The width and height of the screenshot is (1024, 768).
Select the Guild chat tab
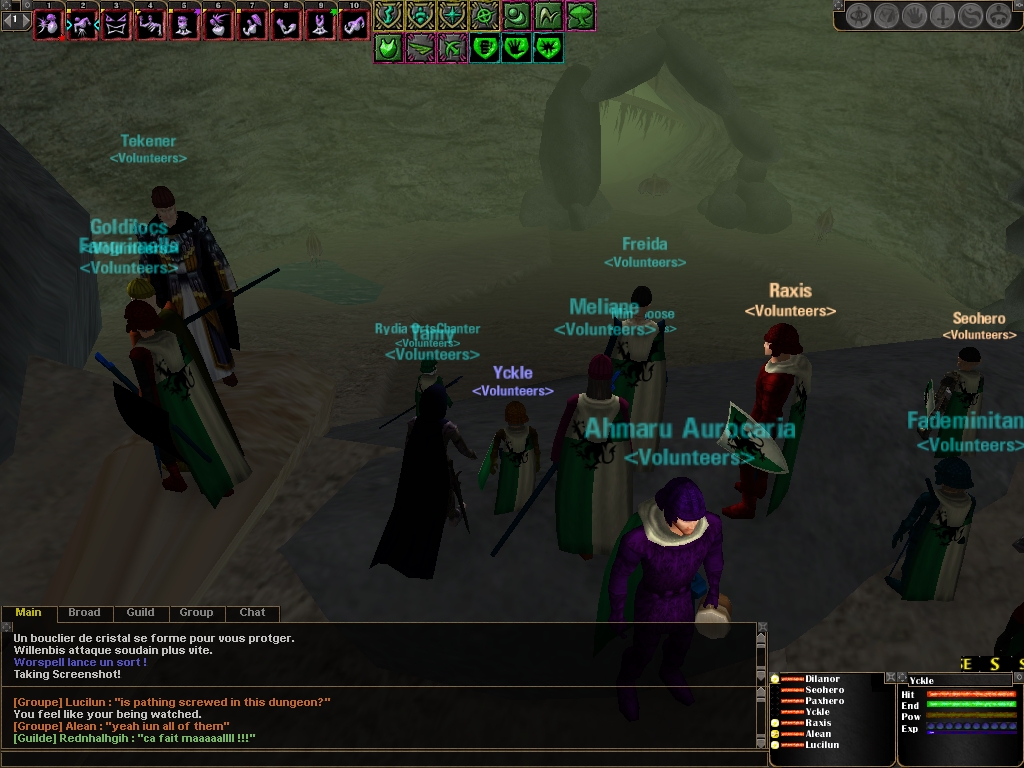[140, 613]
